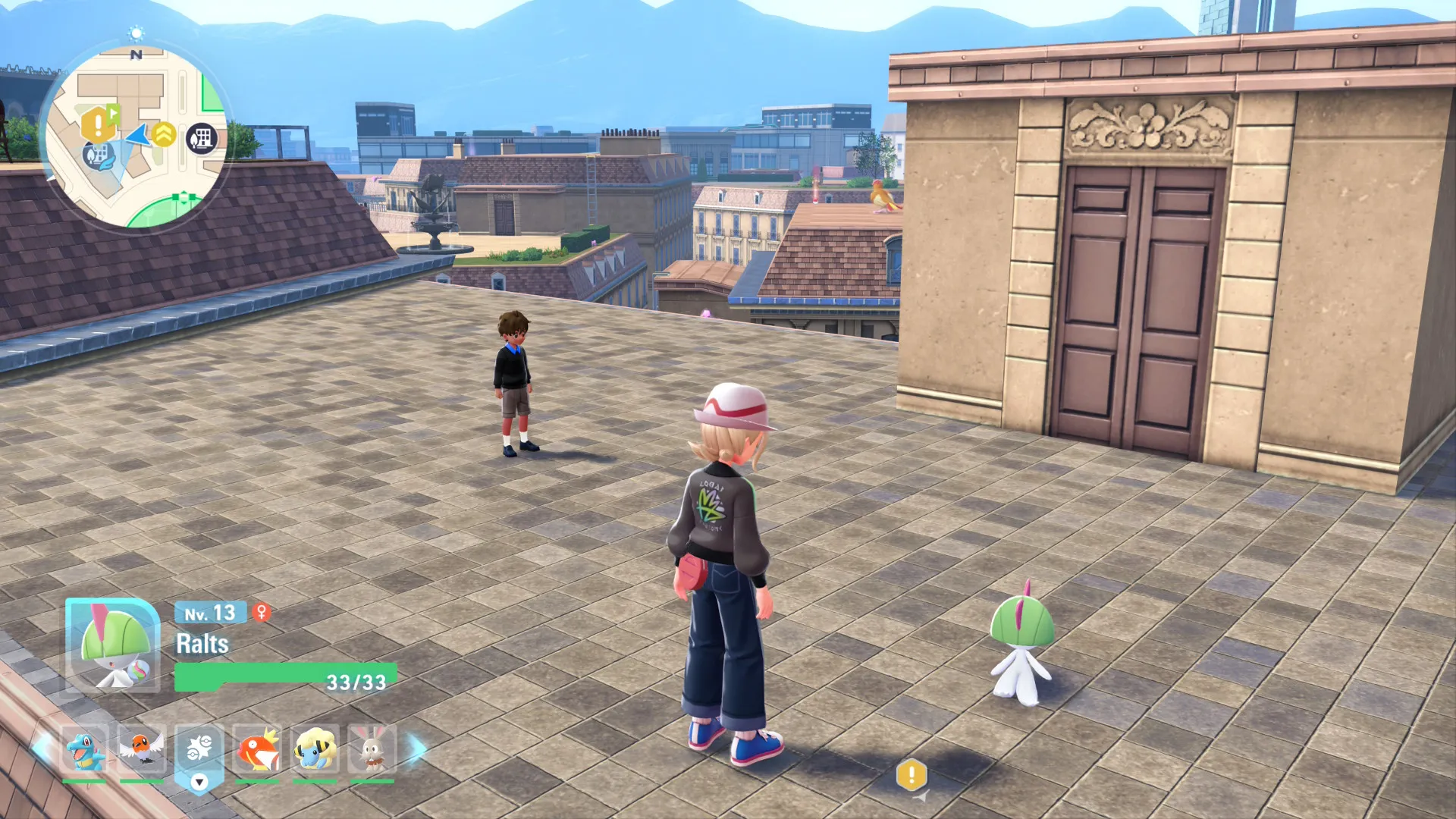This screenshot has width=1456, height=819.
Task: Select Ralts's large portrait panel
Action: click(112, 645)
